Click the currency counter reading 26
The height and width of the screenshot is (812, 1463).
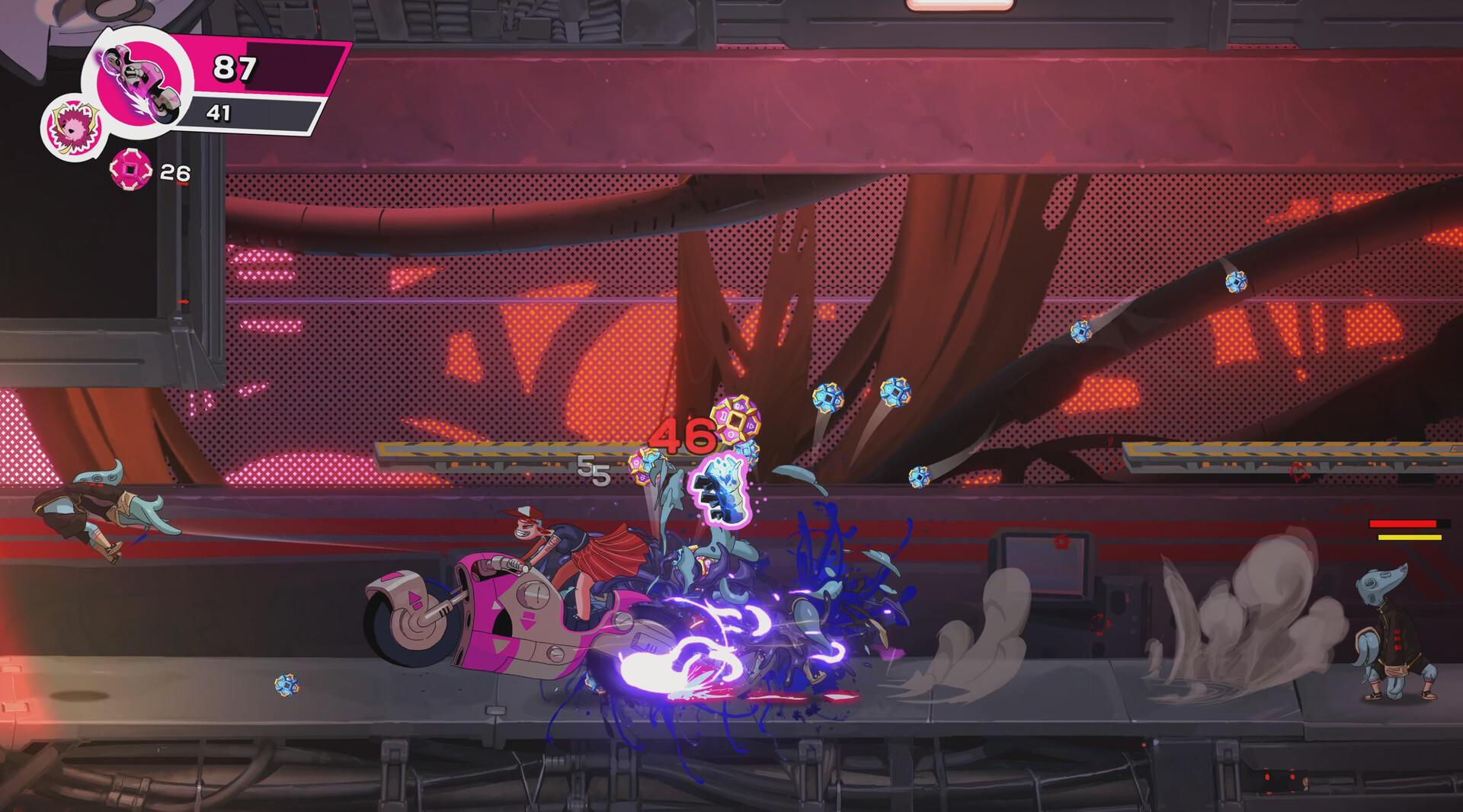point(174,171)
